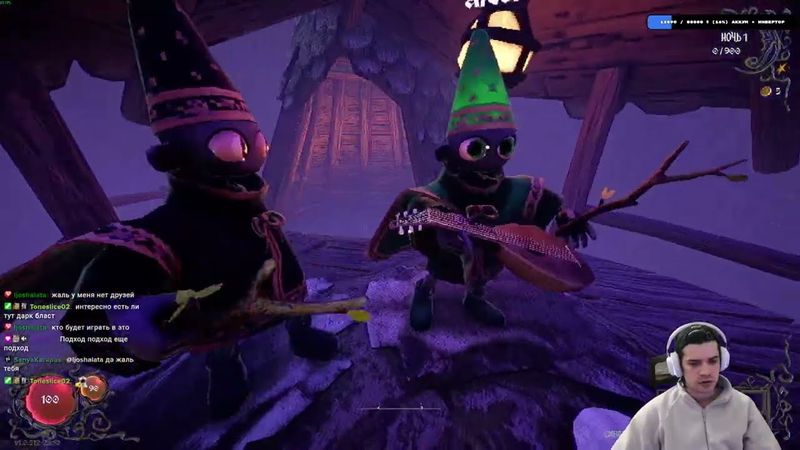800x450 pixels.
Task: Click the gold coin currency icon
Action: (x=766, y=91)
